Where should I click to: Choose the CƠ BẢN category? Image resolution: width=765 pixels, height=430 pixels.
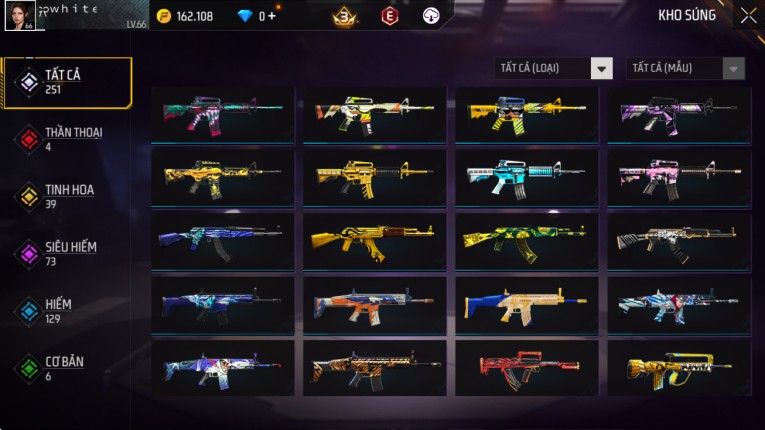click(x=66, y=368)
